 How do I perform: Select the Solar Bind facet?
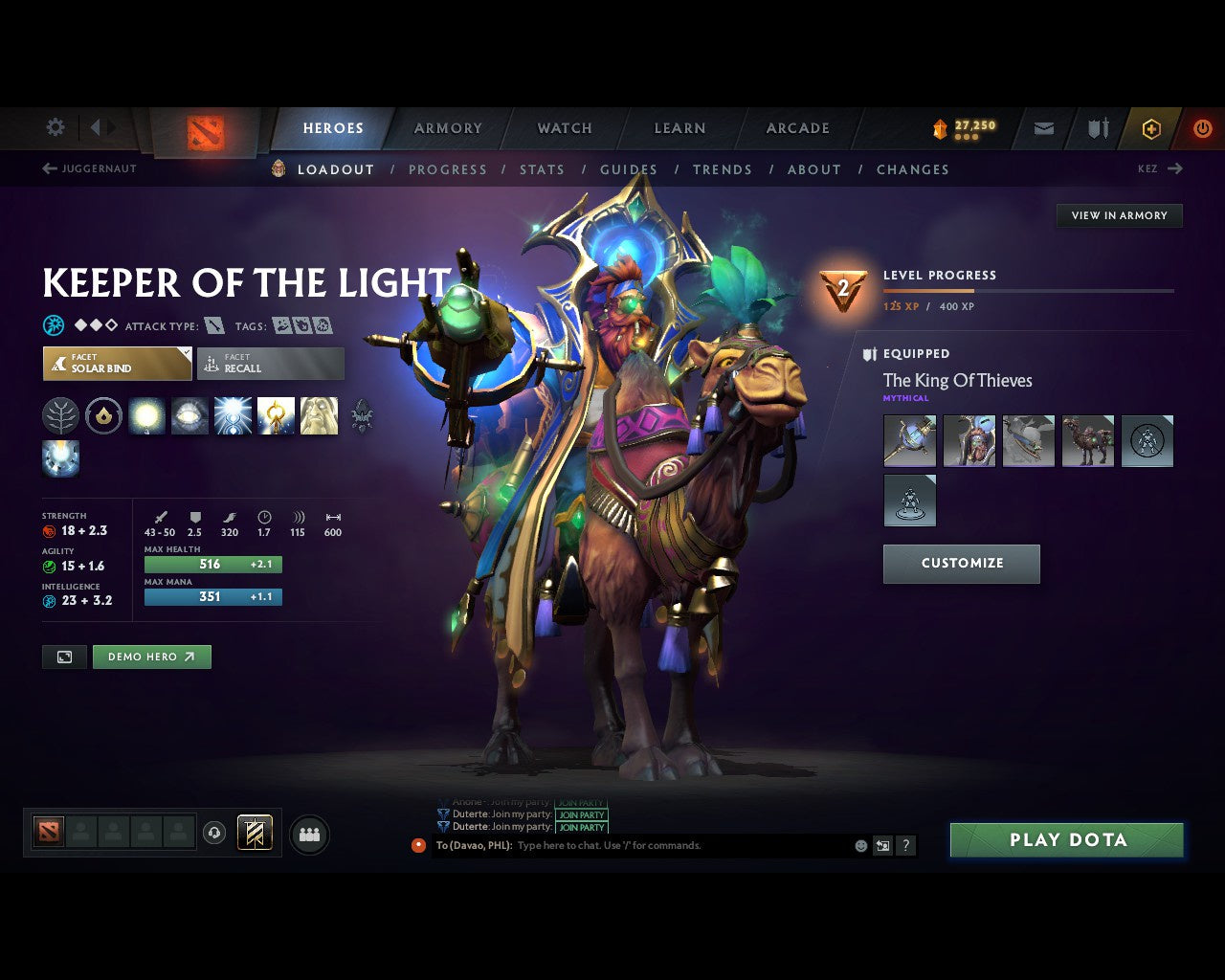[x=117, y=364]
